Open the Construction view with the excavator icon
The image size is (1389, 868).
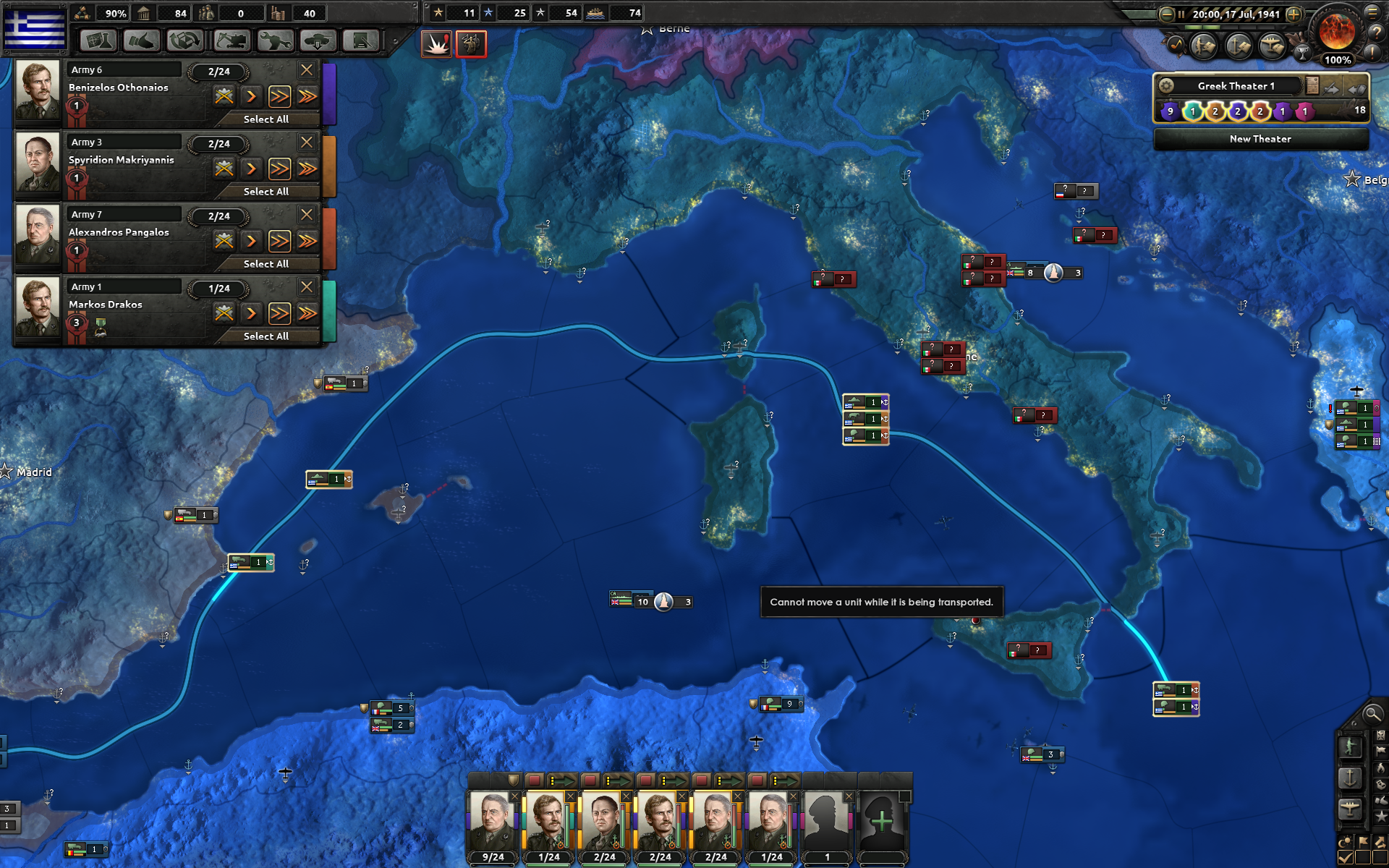click(231, 41)
